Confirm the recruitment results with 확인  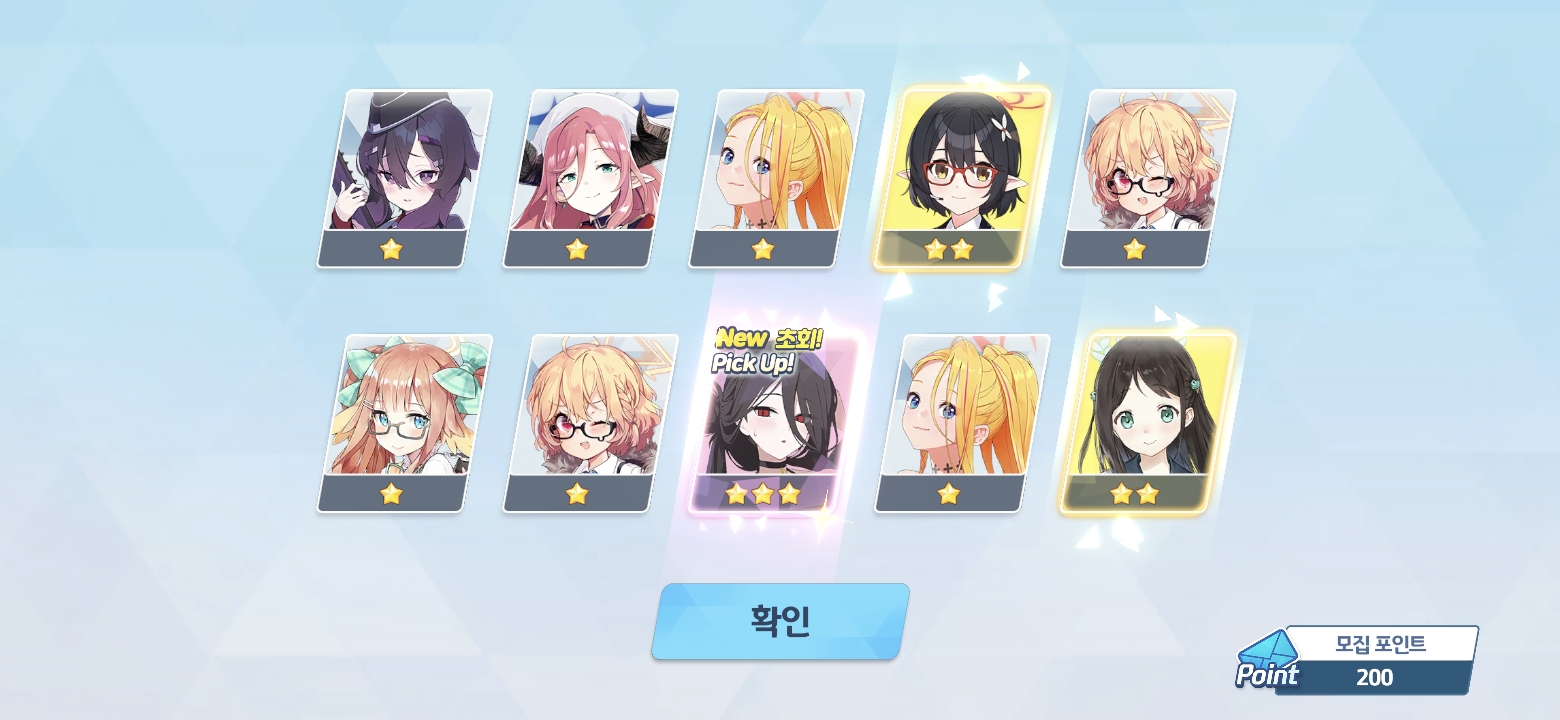[780, 621]
